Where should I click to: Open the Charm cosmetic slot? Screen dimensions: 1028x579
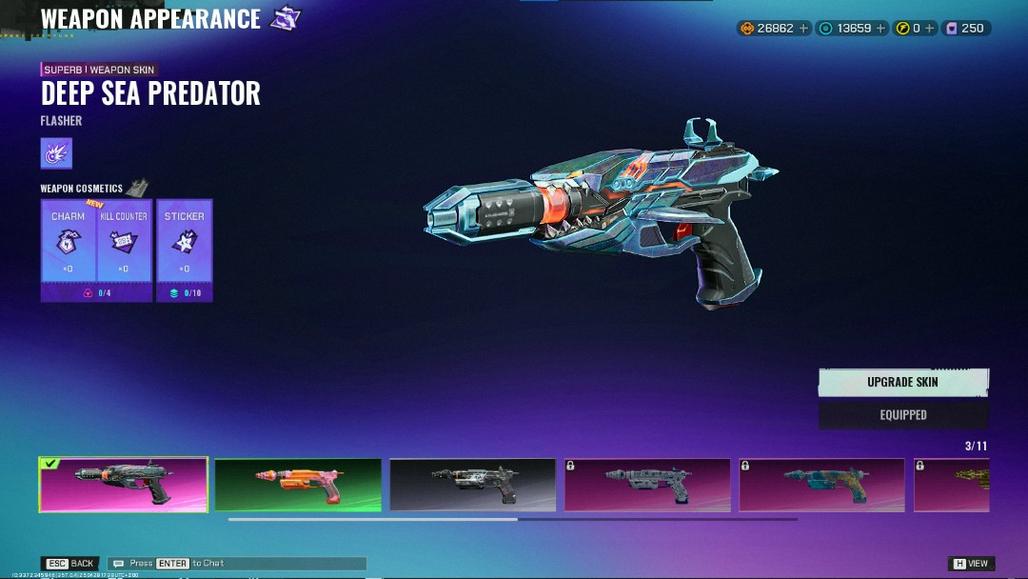68,242
